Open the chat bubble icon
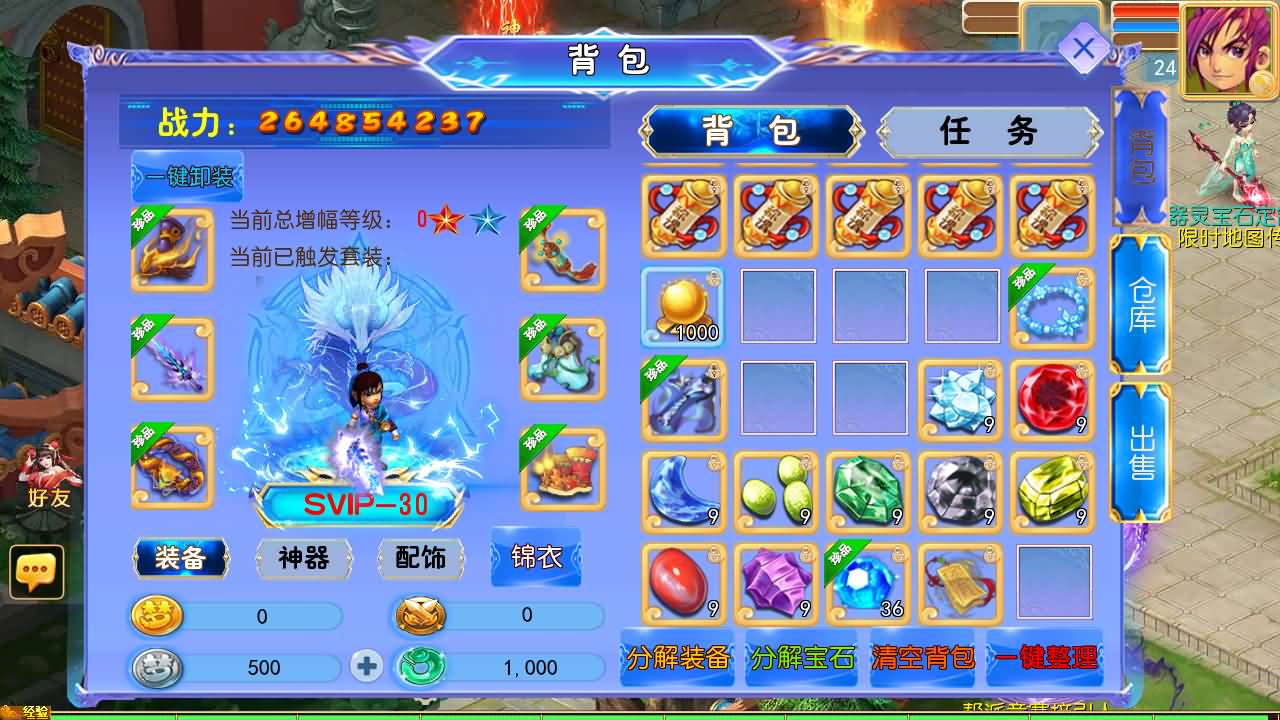 pos(37,574)
